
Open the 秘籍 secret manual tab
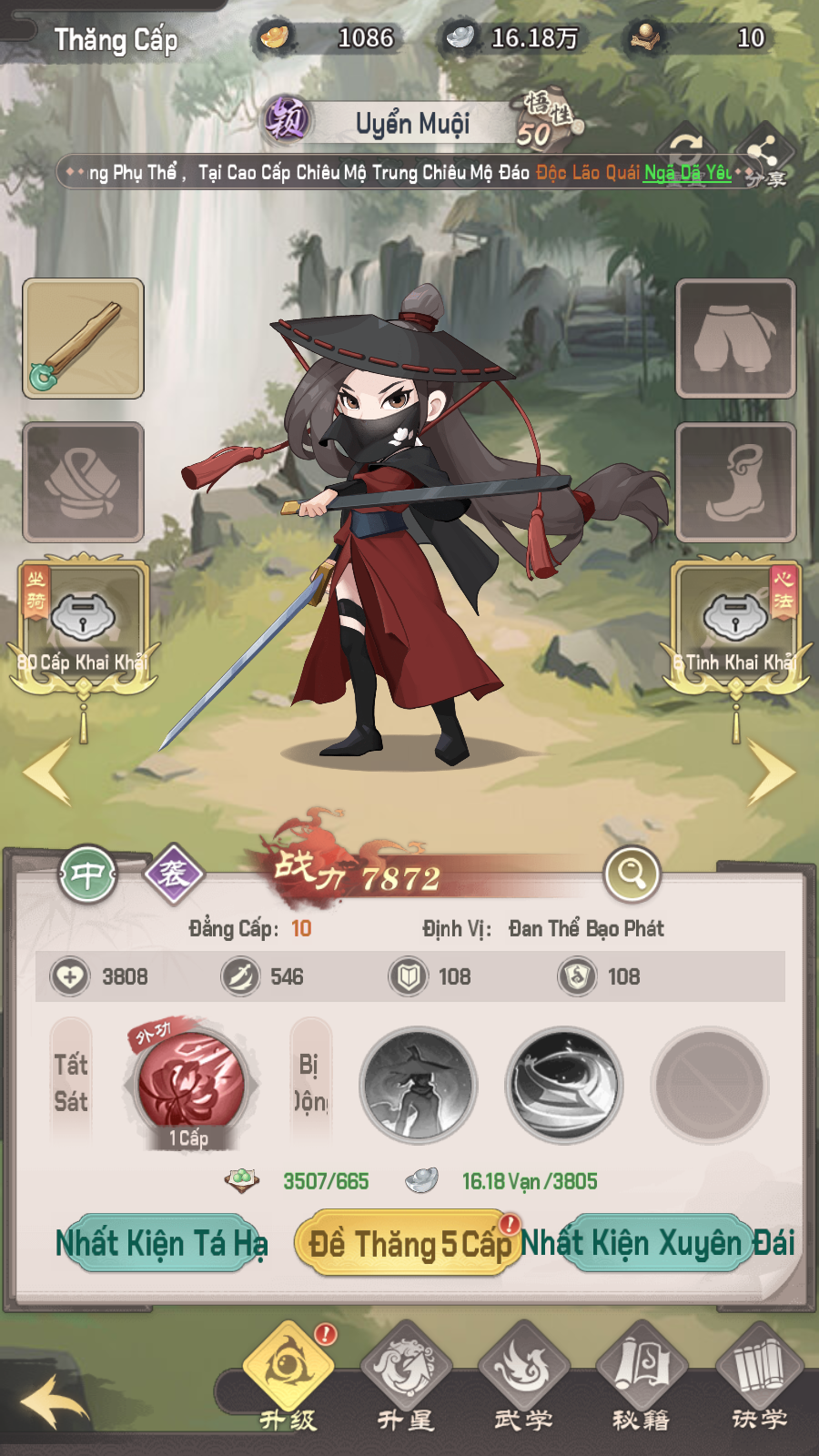[642, 1374]
